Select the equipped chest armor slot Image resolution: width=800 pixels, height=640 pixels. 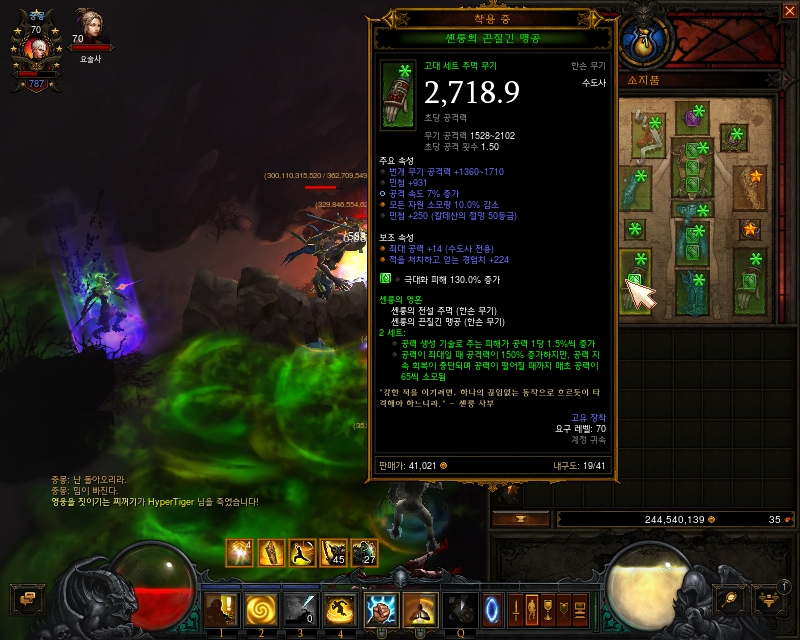pyautogui.click(x=692, y=165)
